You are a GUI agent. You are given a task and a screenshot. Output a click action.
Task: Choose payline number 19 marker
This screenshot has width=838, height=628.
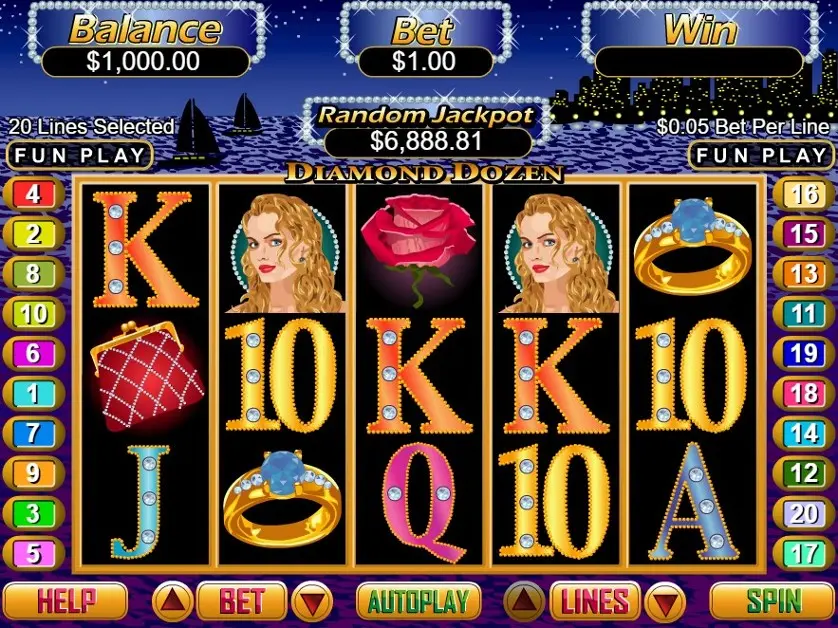804,353
